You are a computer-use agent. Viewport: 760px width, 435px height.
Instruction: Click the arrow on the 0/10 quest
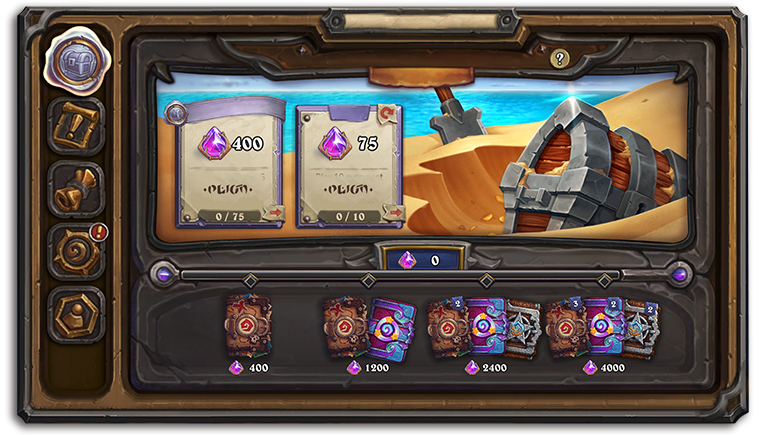(x=393, y=212)
